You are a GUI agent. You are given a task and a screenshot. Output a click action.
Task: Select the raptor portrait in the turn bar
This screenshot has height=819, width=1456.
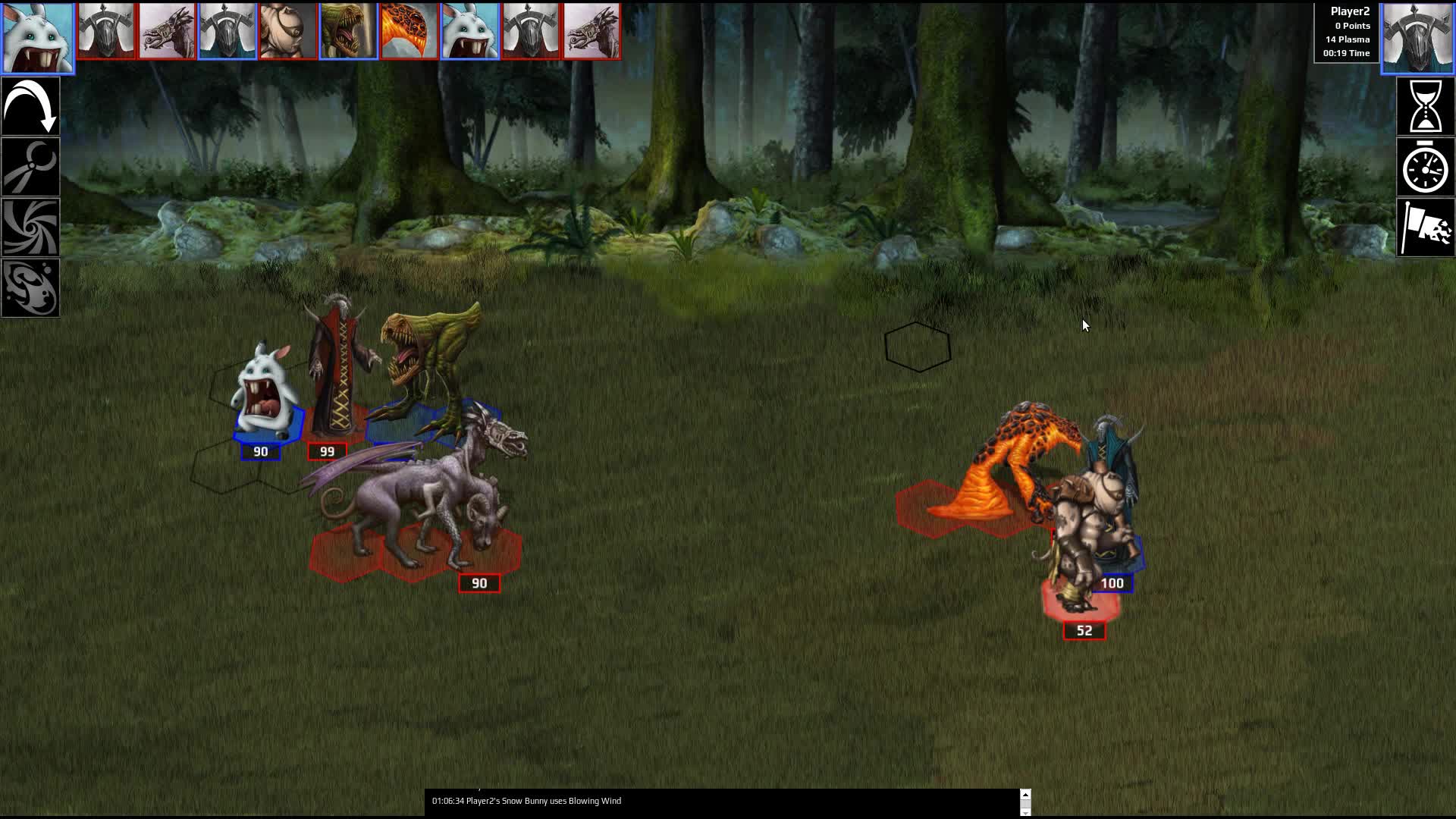point(350,31)
